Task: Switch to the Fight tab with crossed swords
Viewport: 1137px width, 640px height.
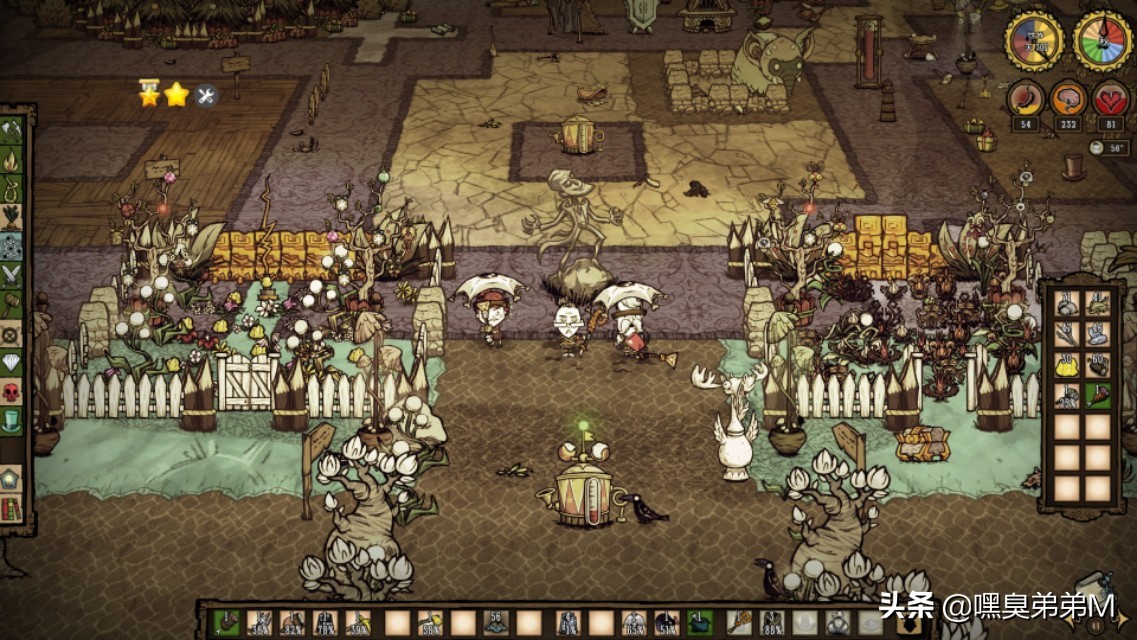Action: pyautogui.click(x=12, y=274)
